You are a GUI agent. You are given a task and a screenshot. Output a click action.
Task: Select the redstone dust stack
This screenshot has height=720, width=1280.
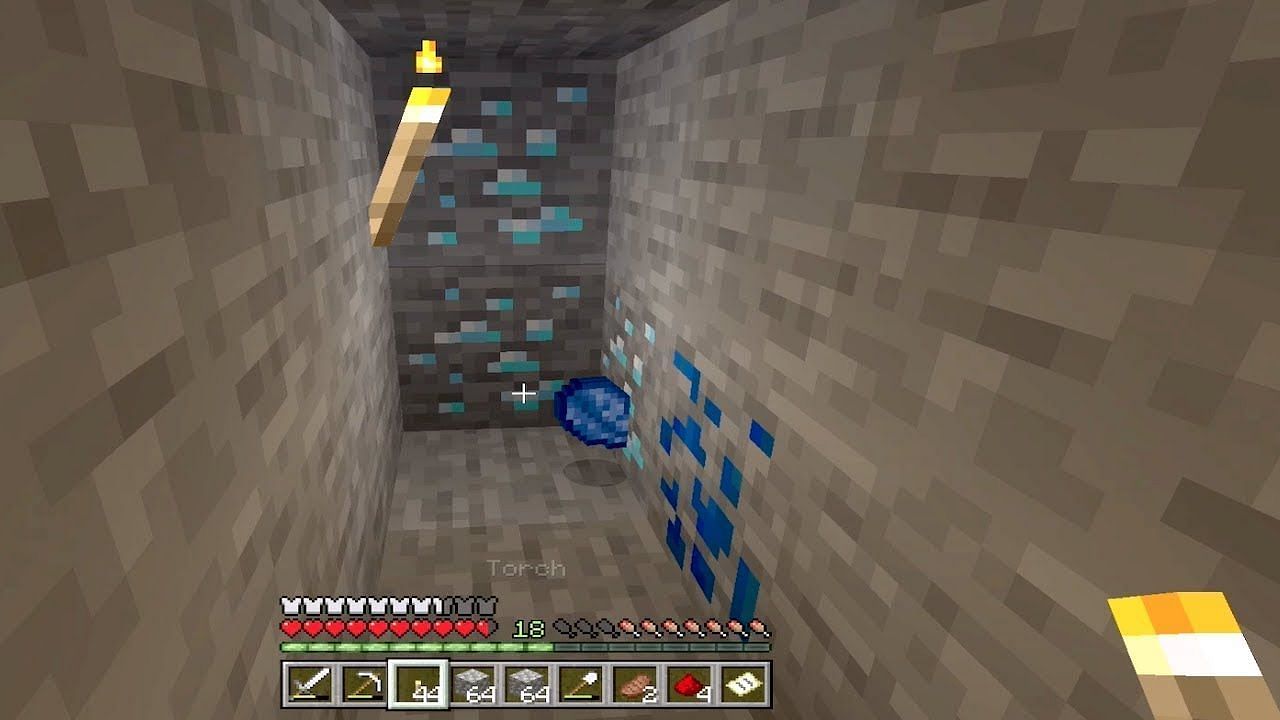point(692,686)
